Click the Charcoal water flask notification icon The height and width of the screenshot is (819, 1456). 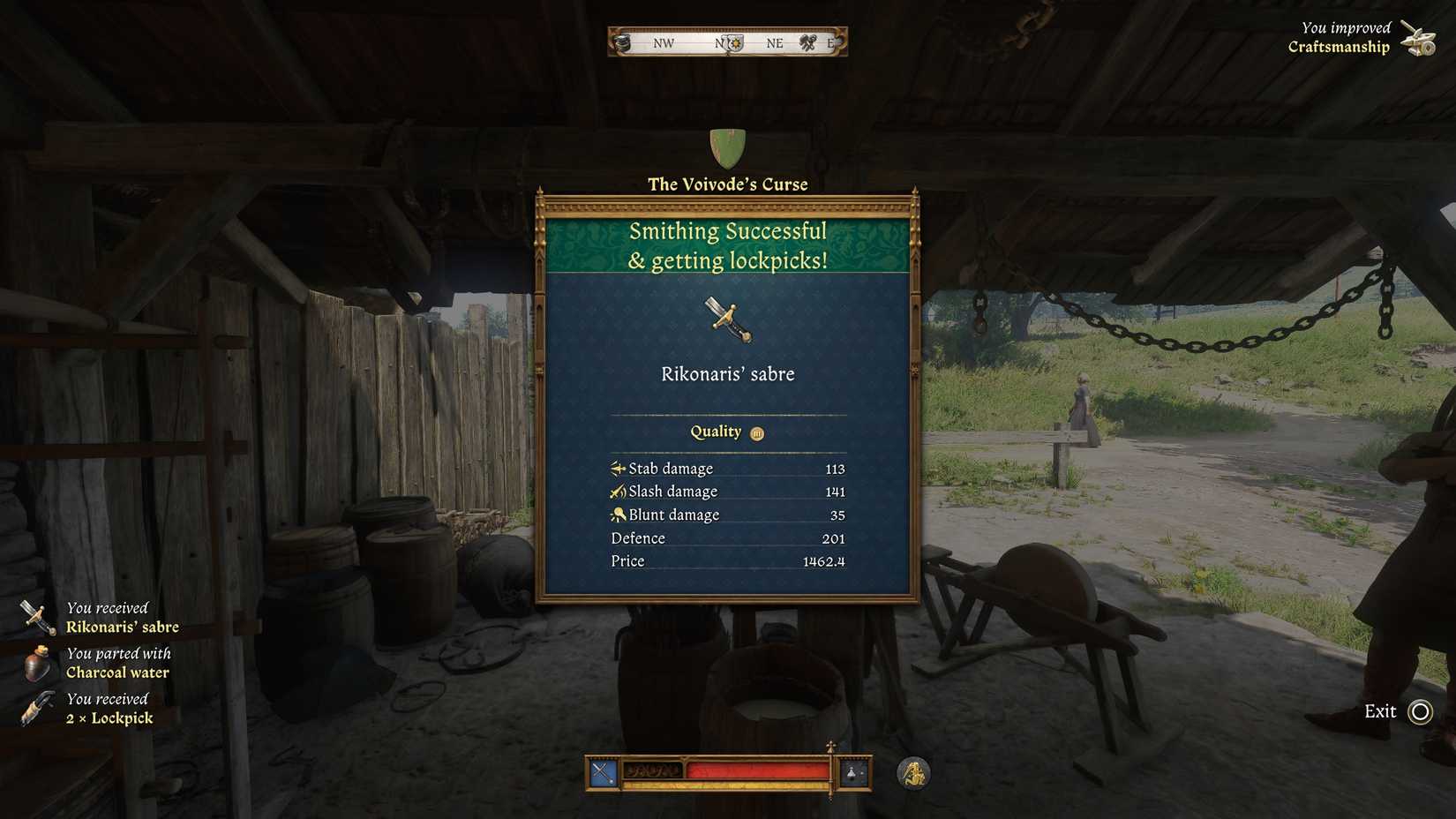37,663
